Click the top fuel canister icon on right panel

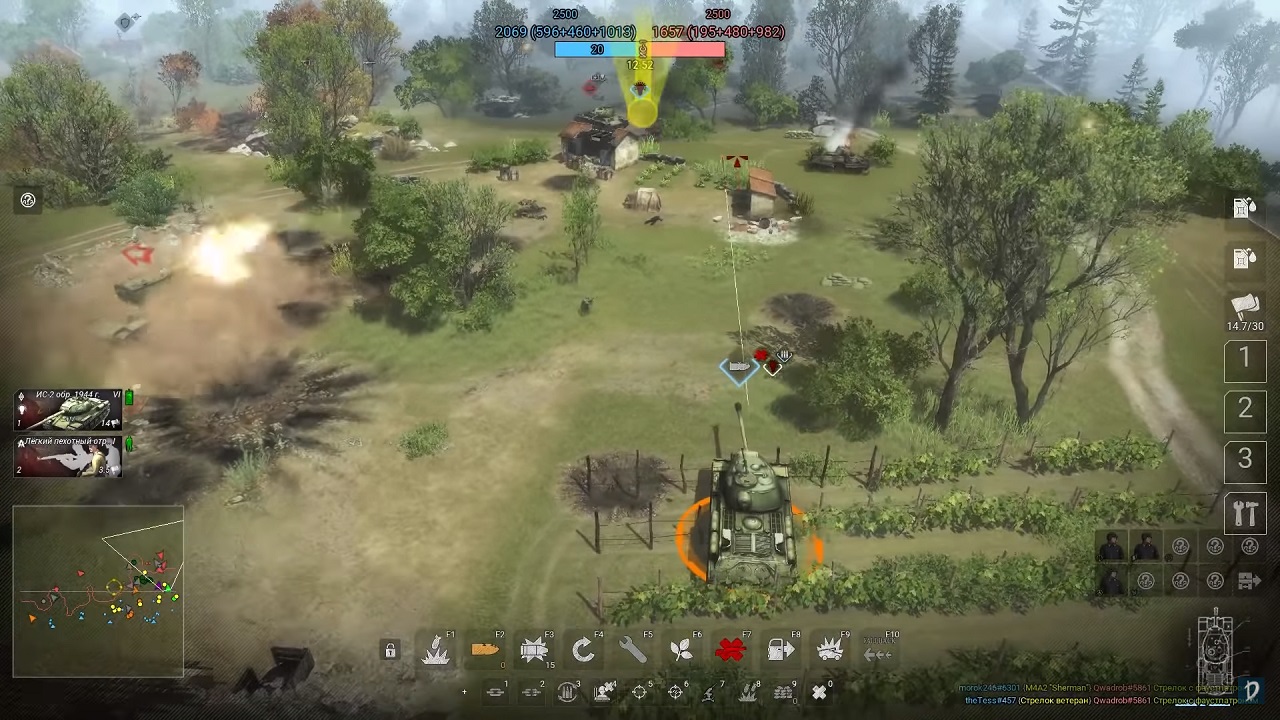click(1245, 208)
